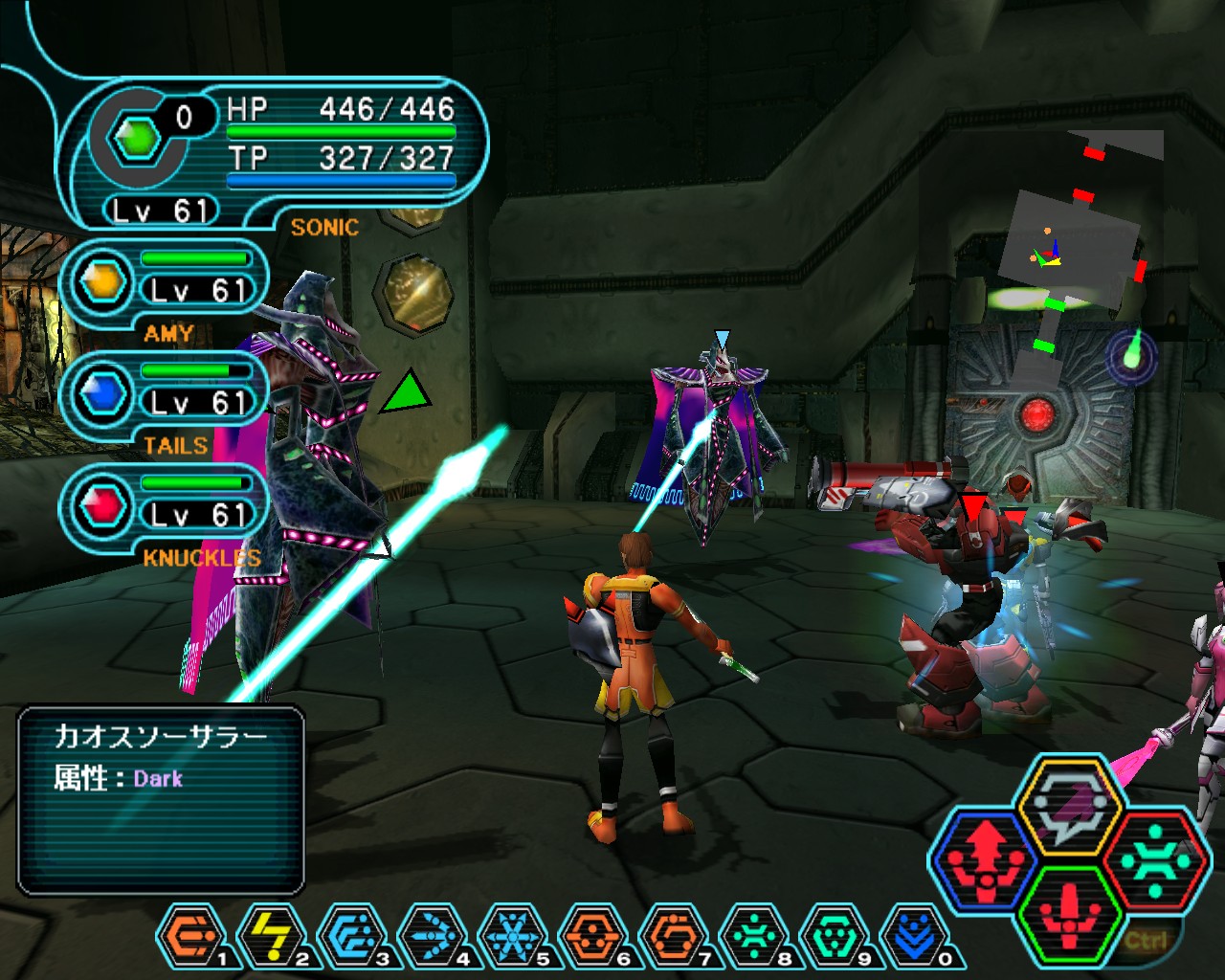Use the blue technique in hotbar slot 3

click(349, 932)
